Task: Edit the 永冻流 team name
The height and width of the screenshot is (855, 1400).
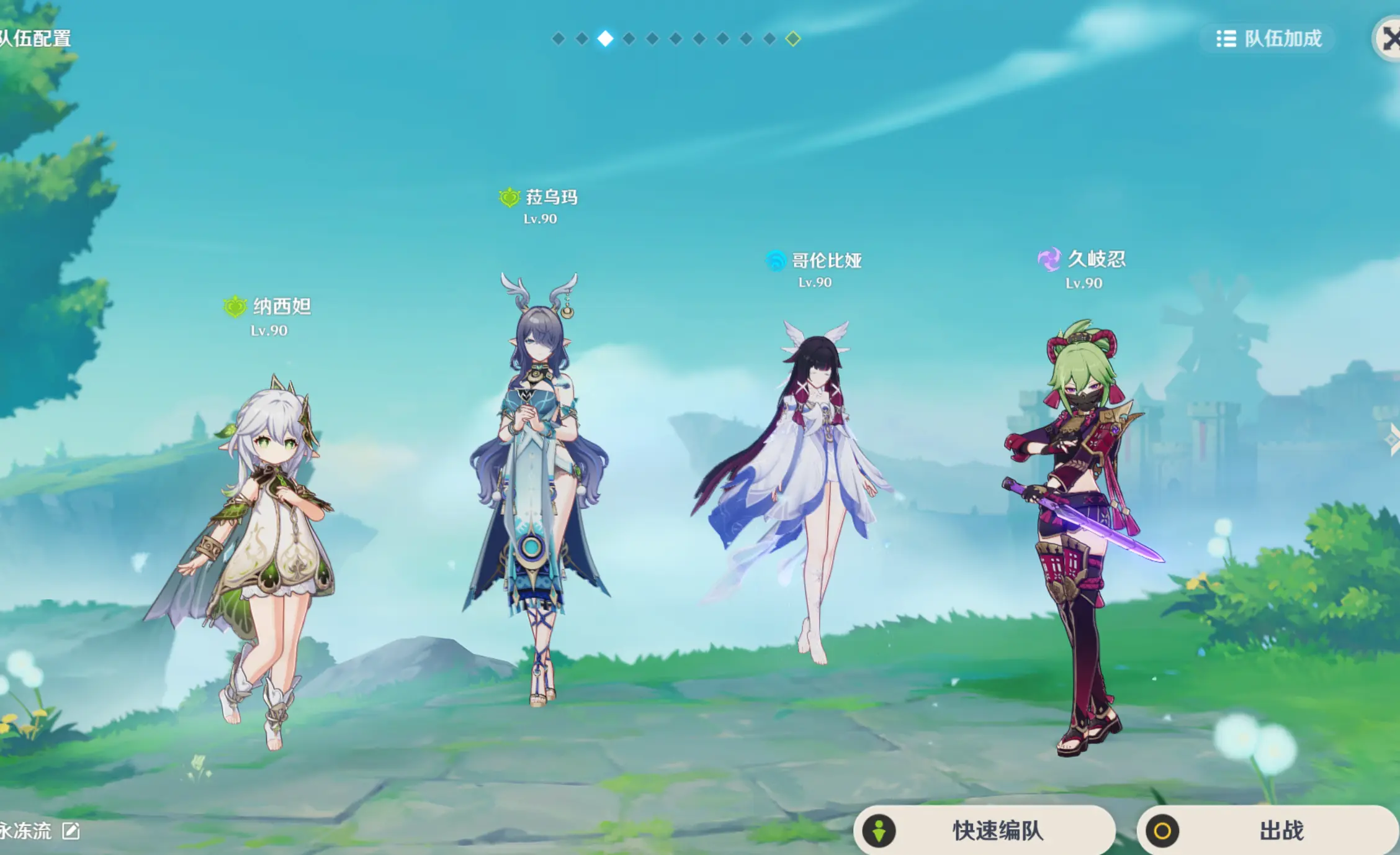Action: [x=71, y=831]
